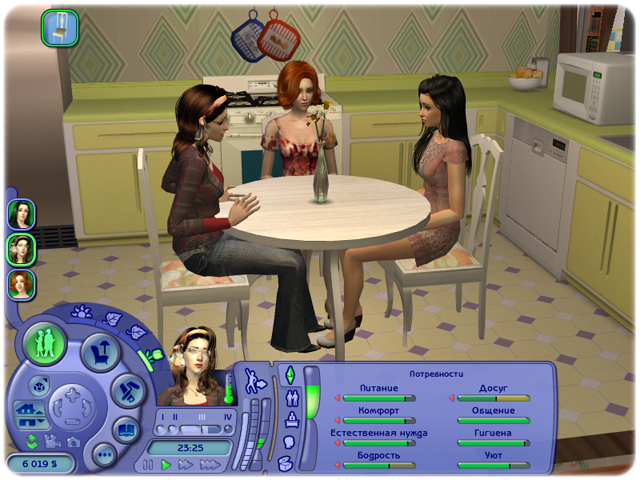The width and height of the screenshot is (640, 480).
Task: Click the chair action queue icon
Action: coord(59,27)
